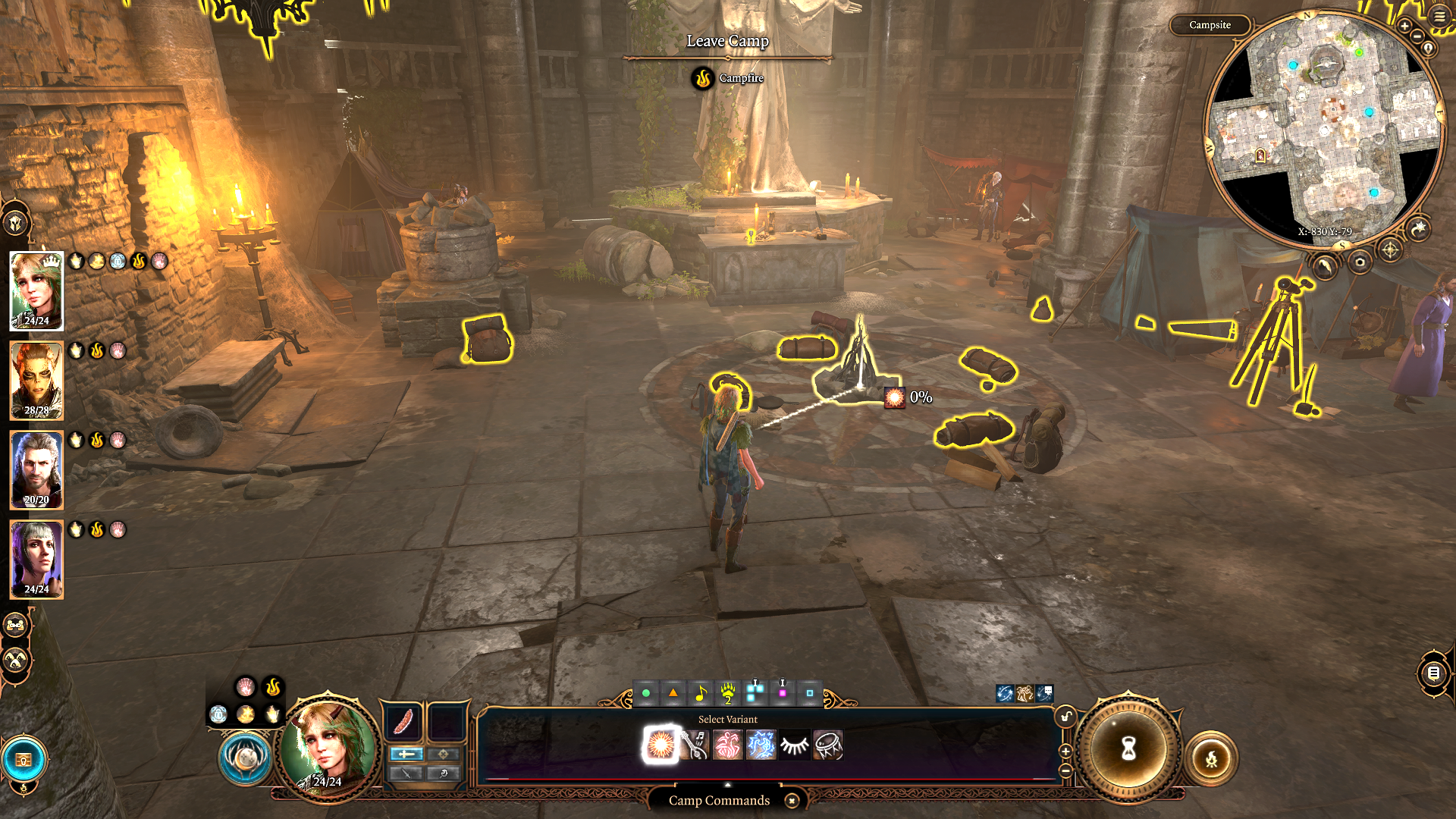Open the yellow music note hotbar tab
Image resolution: width=1456 pixels, height=819 pixels.
(701, 693)
